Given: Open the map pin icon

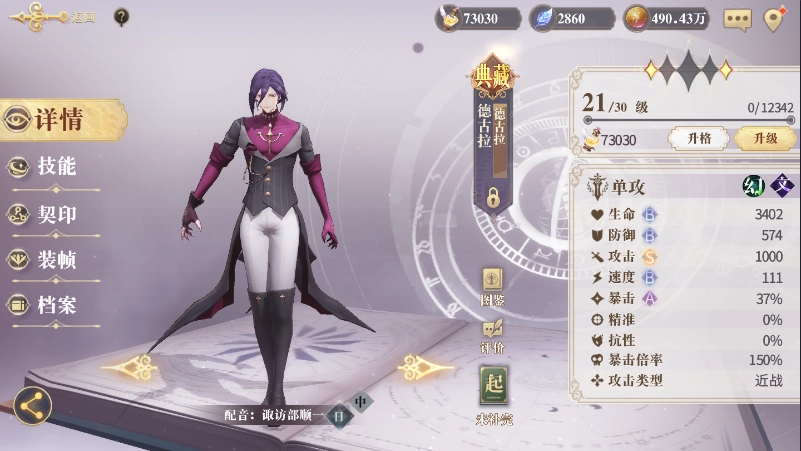Looking at the screenshot, I should pos(773,18).
